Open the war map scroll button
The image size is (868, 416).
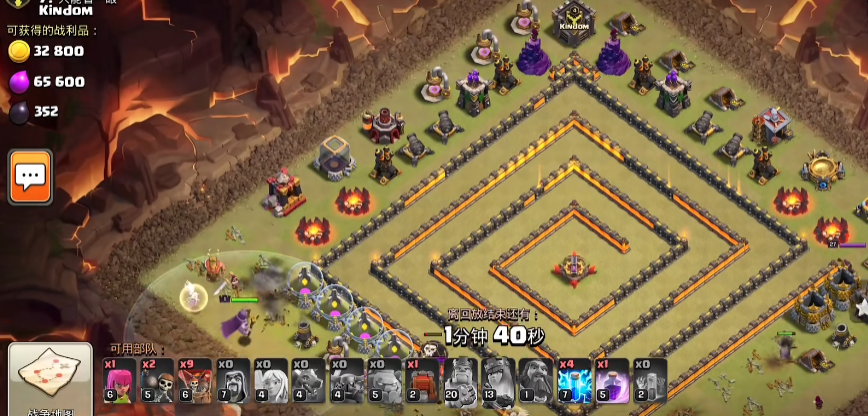point(43,377)
